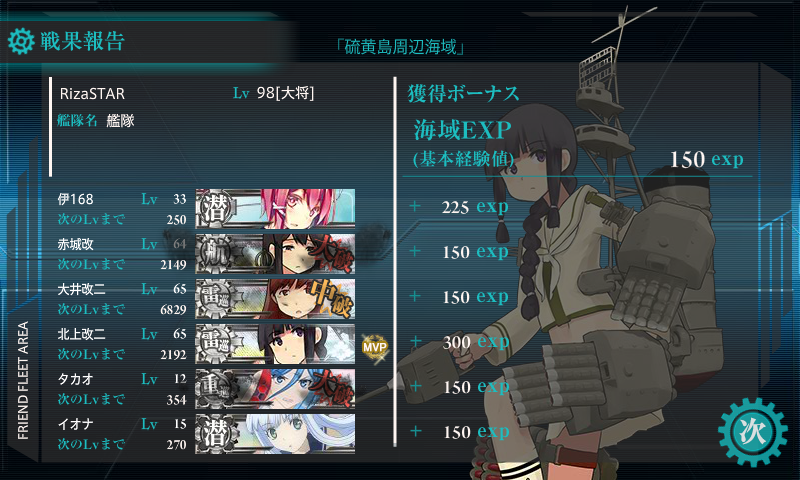800x480 pixels.
Task: Select the 伊168 submarine banner
Action: [x=275, y=209]
